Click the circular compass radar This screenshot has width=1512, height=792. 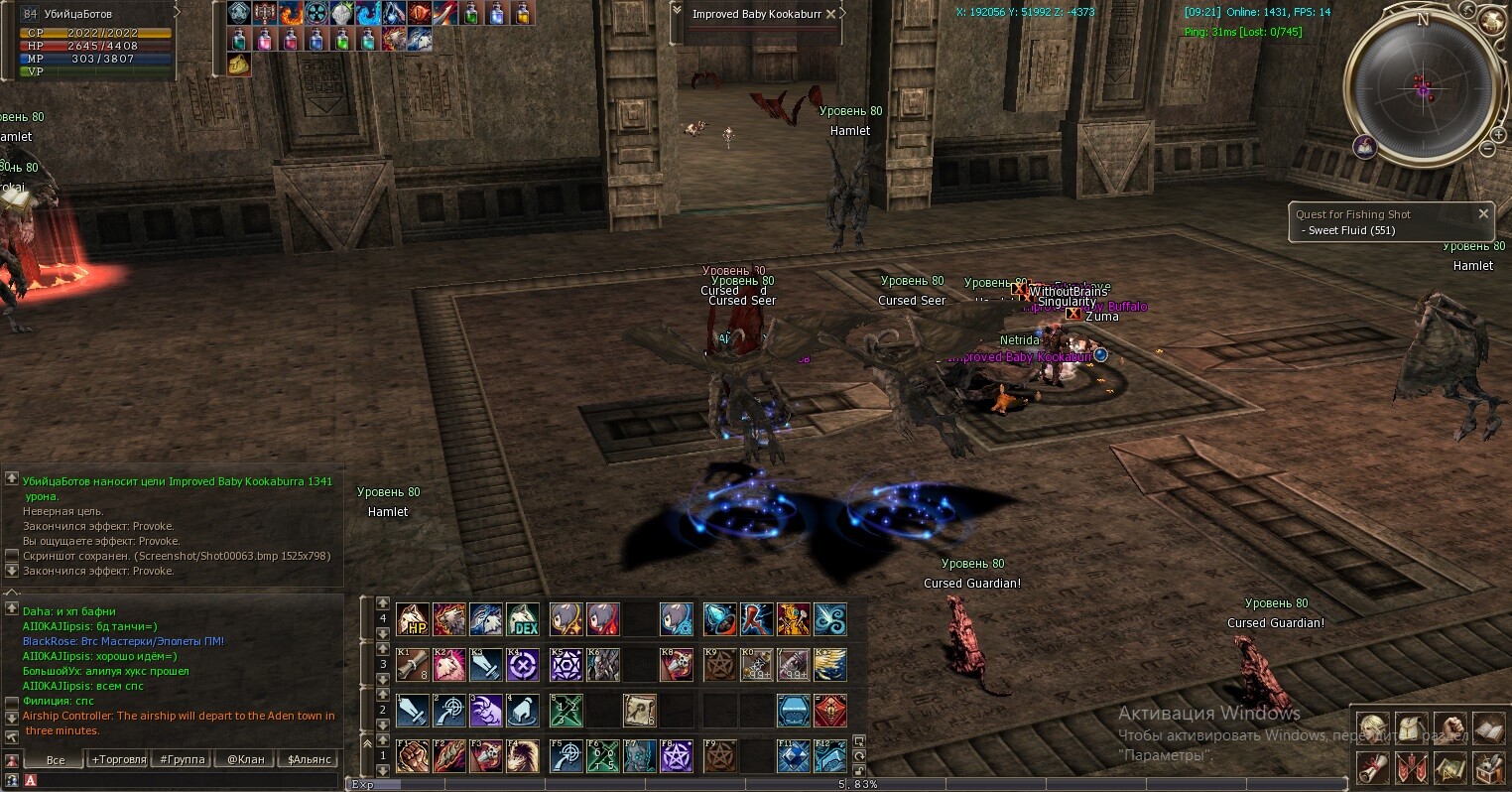coord(1422,89)
